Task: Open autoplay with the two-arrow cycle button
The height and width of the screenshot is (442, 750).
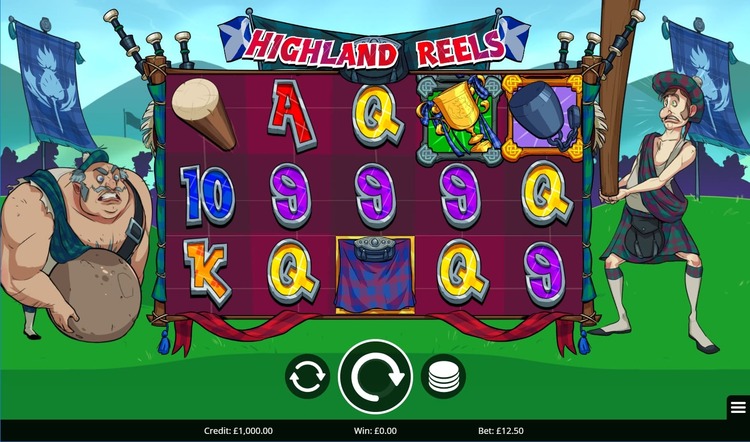Action: click(307, 377)
